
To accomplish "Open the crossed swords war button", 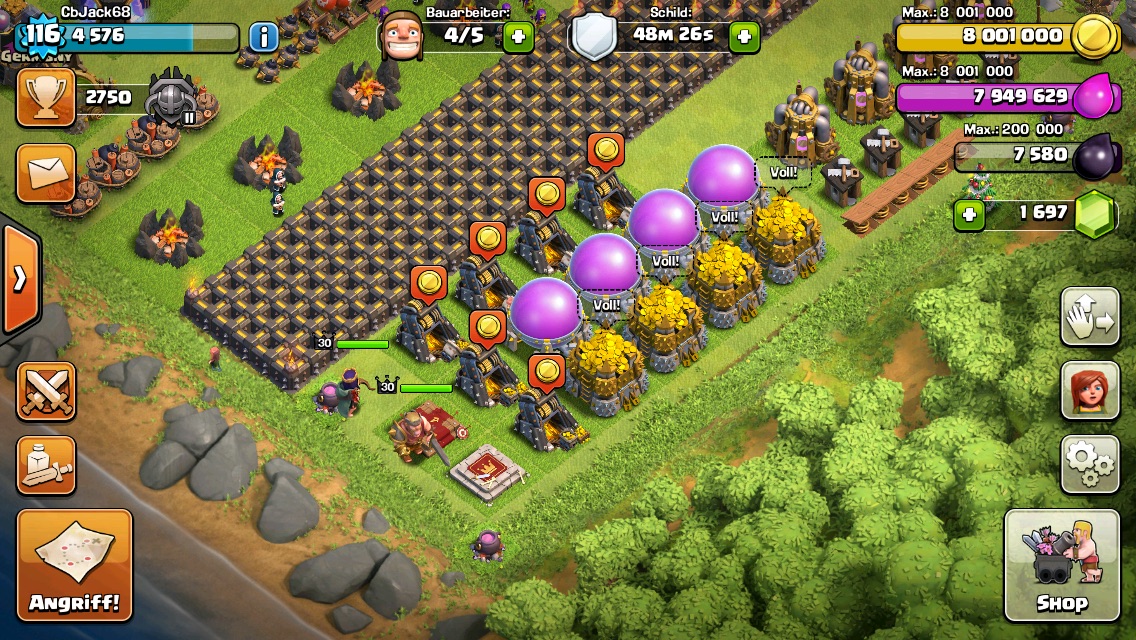I will pyautogui.click(x=46, y=391).
